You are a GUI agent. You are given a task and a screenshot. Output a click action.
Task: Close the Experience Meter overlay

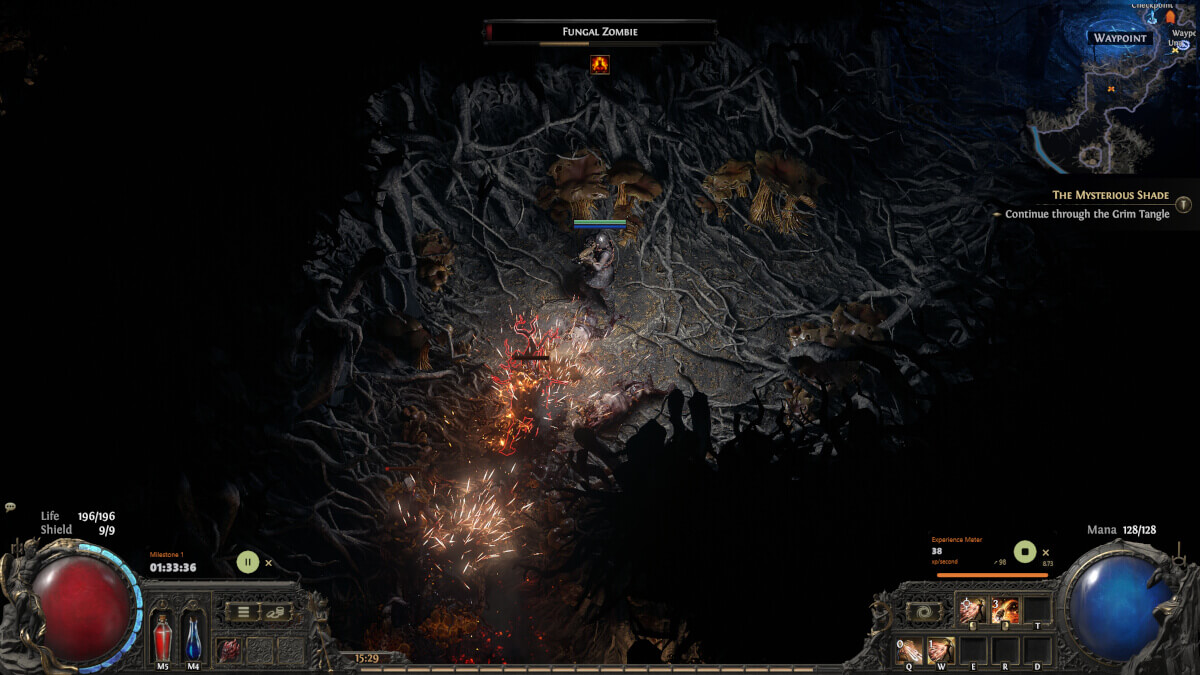(1045, 552)
